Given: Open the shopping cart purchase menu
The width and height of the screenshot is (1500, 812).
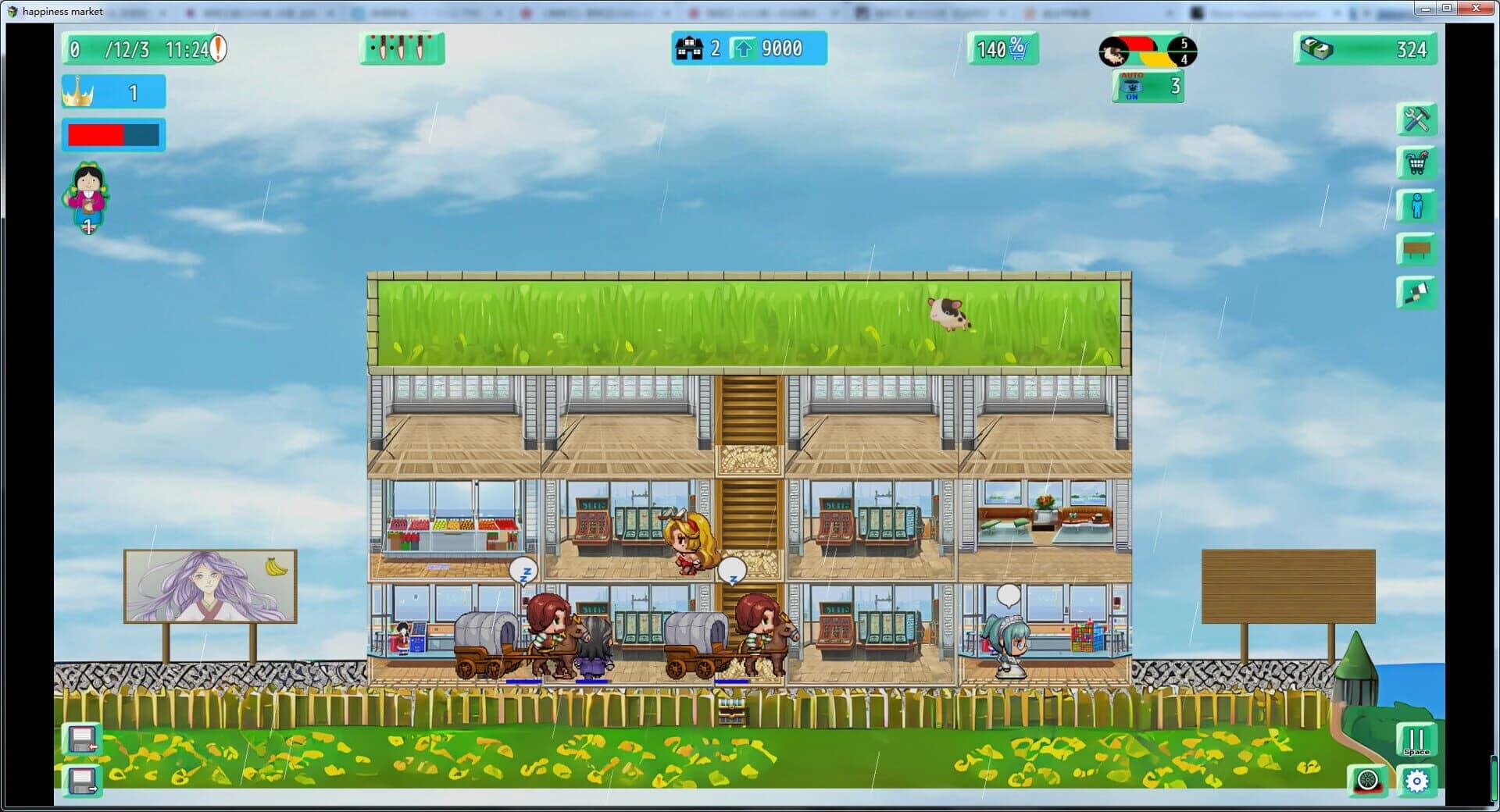Looking at the screenshot, I should coord(1416,163).
